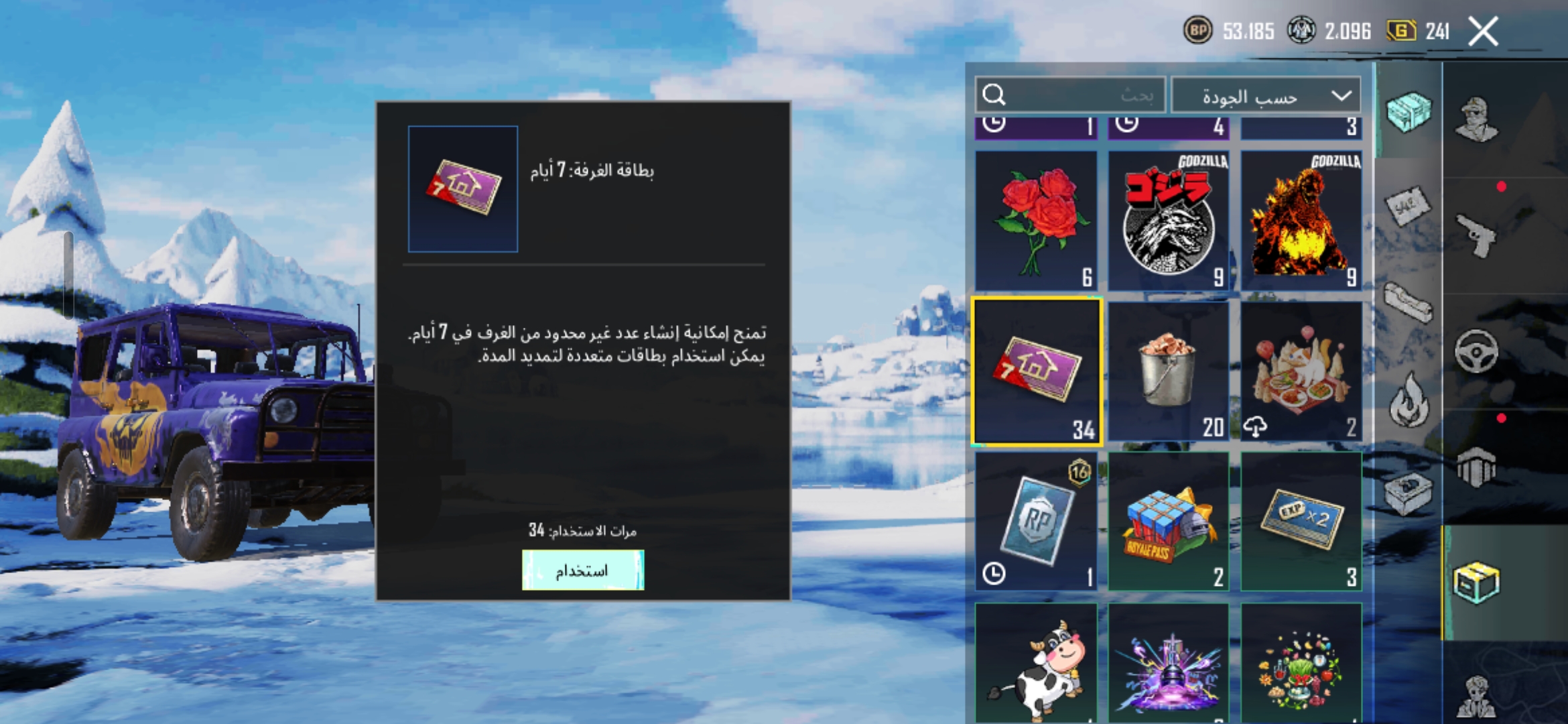Open the steering wheel vehicle category icon
Viewport: 1568px width, 724px height.
[1476, 349]
